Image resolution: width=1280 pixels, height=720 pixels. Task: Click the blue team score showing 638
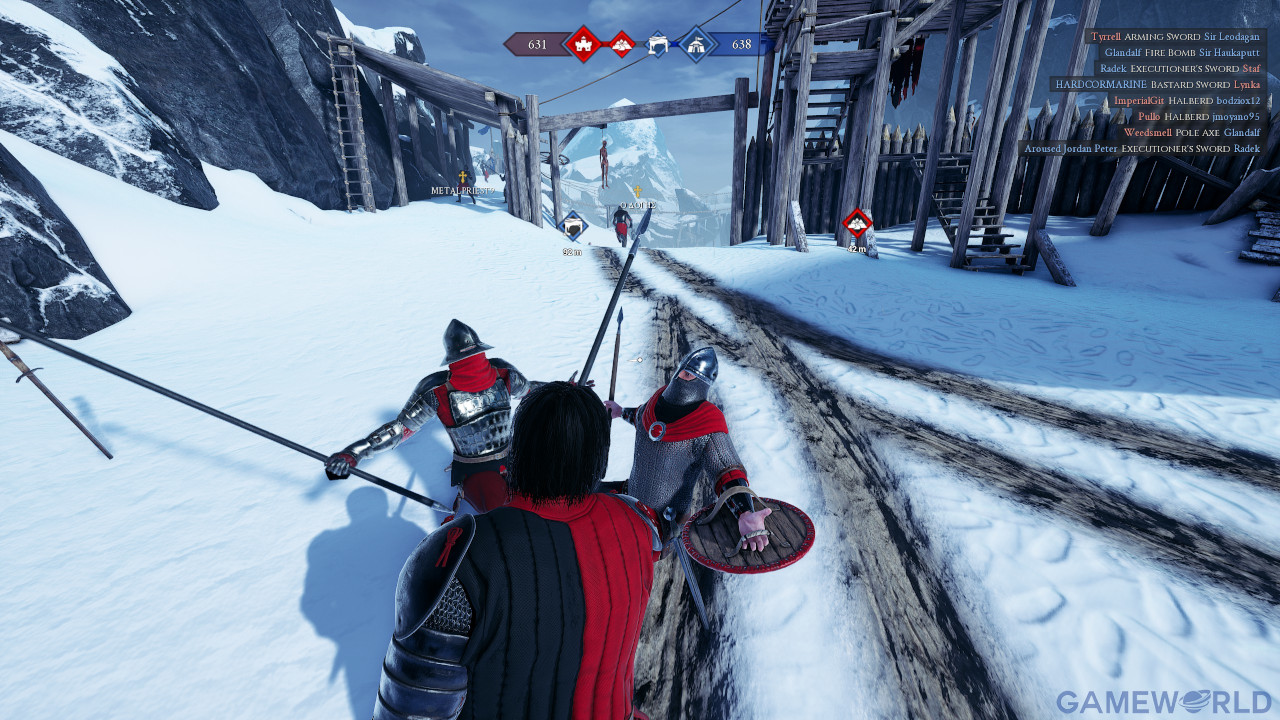coord(740,44)
